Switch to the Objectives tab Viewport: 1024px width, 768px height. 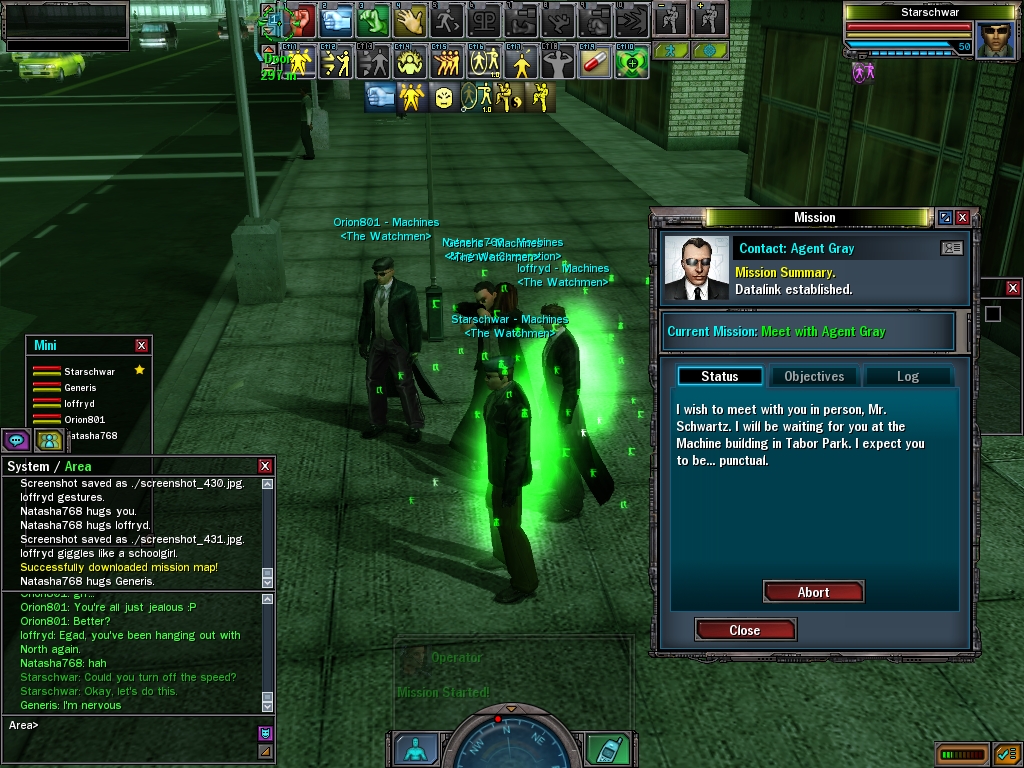(814, 376)
